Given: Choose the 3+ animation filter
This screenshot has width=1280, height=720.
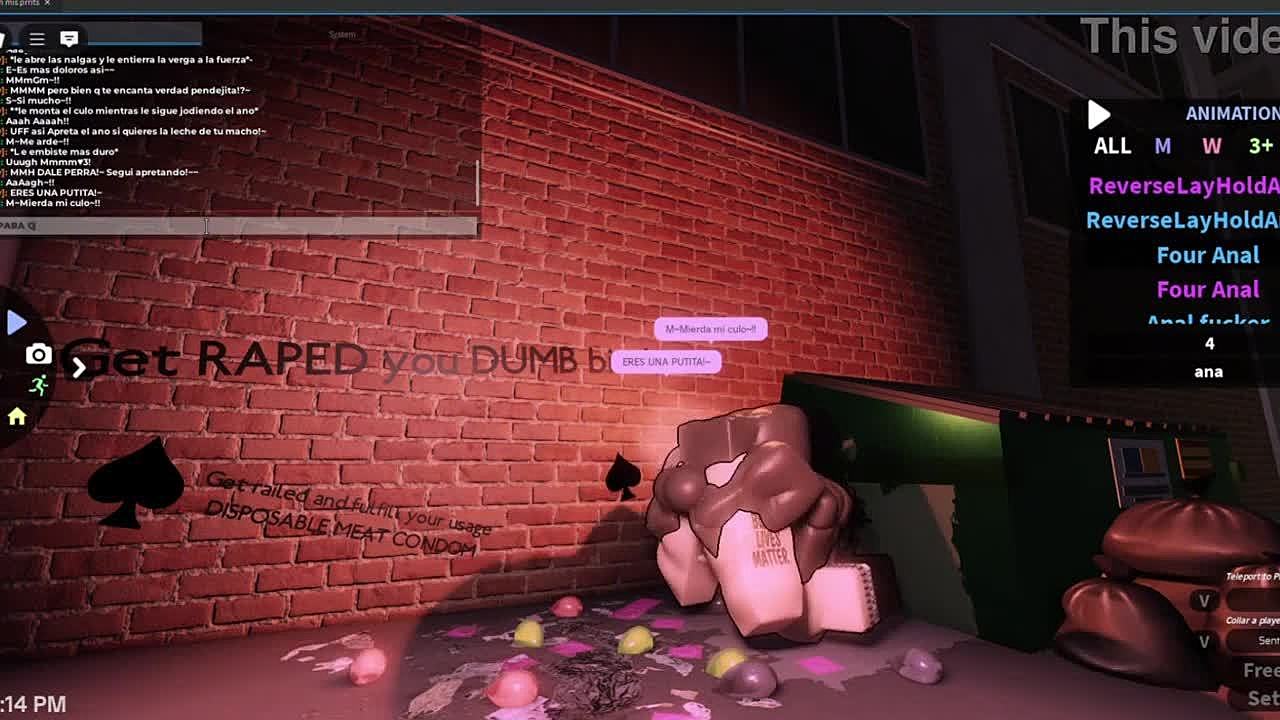Looking at the screenshot, I should click(1260, 146).
